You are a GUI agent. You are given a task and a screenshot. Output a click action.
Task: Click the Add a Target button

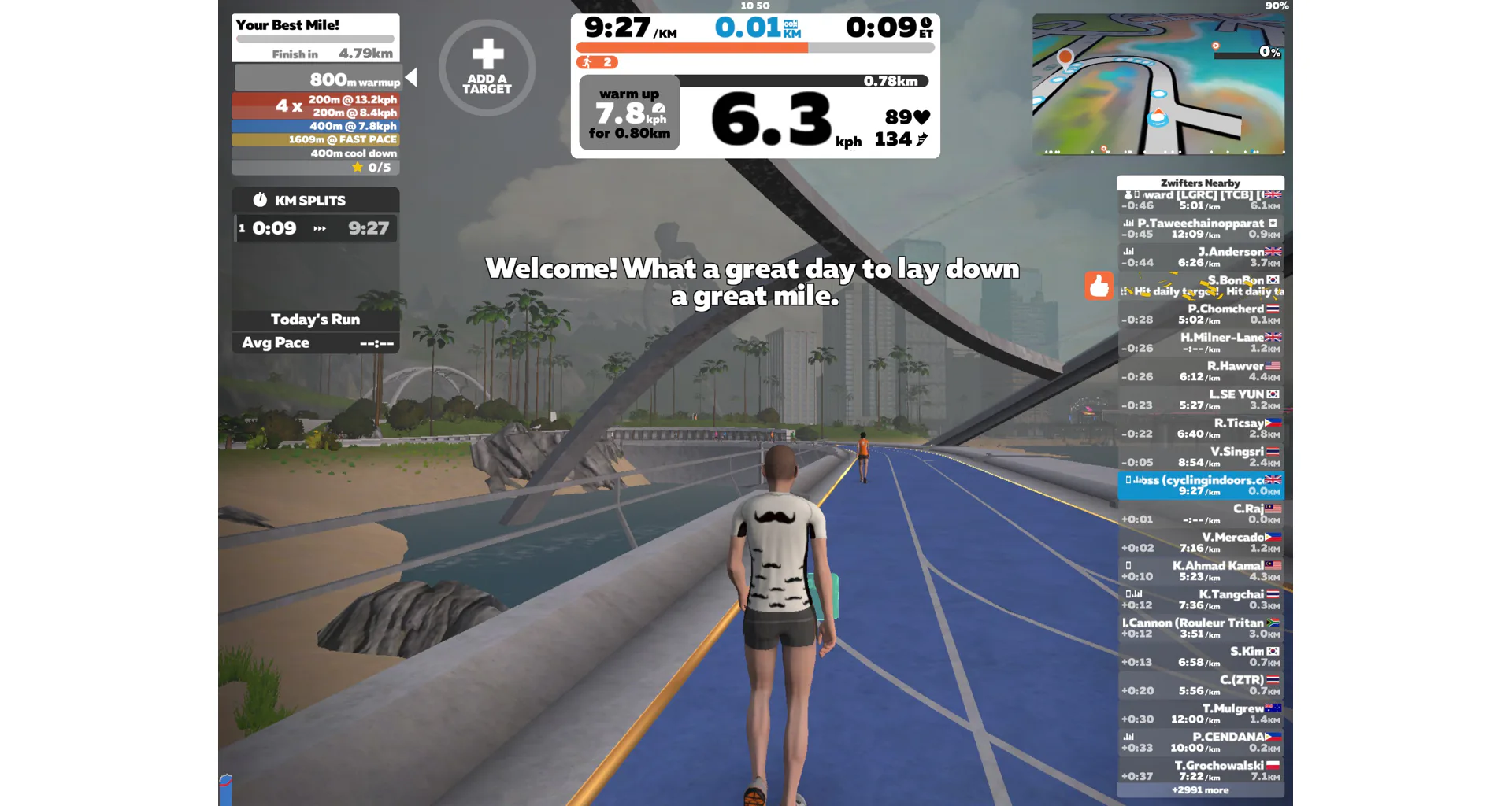tap(487, 68)
